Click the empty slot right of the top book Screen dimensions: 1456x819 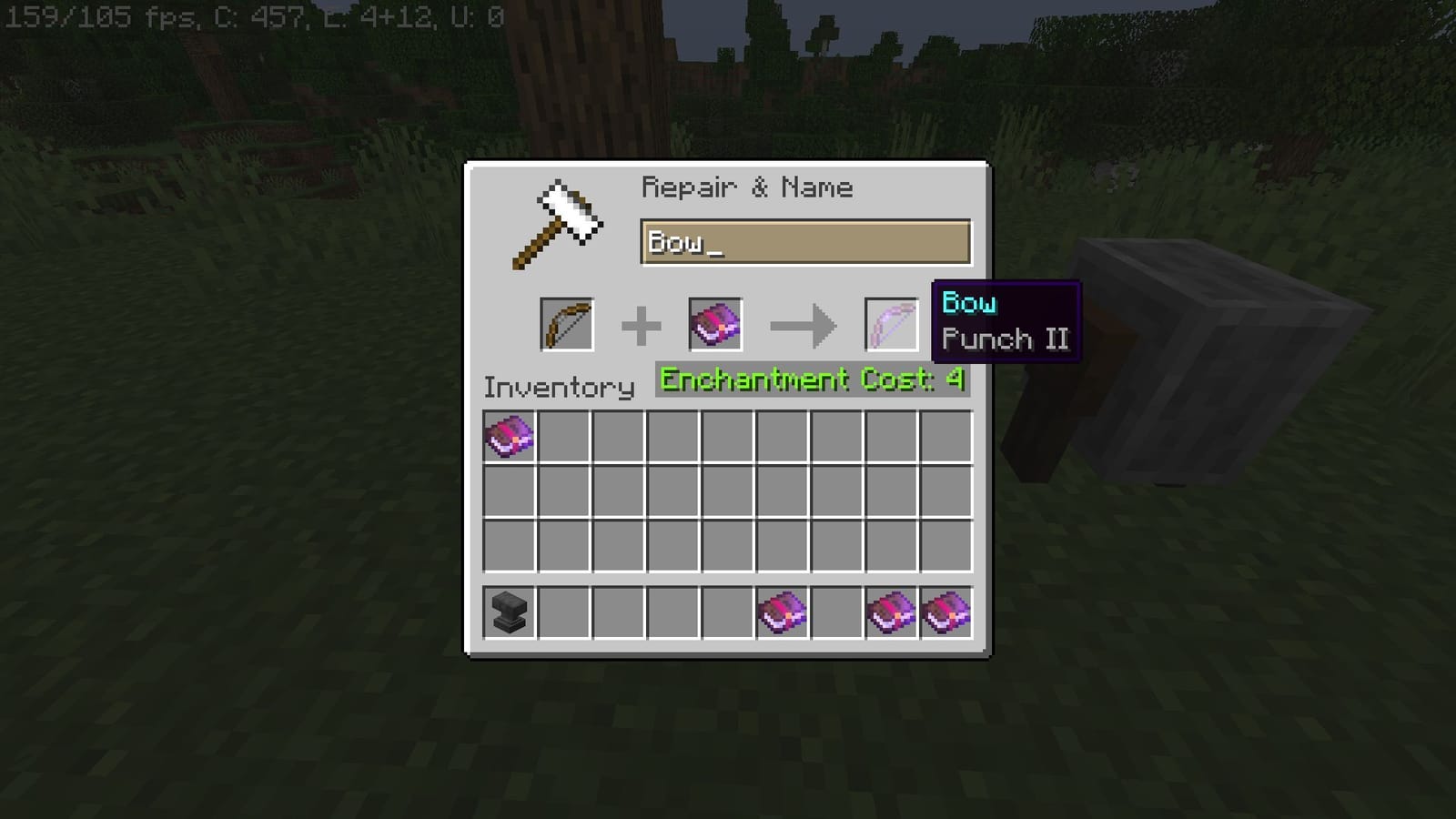click(564, 436)
